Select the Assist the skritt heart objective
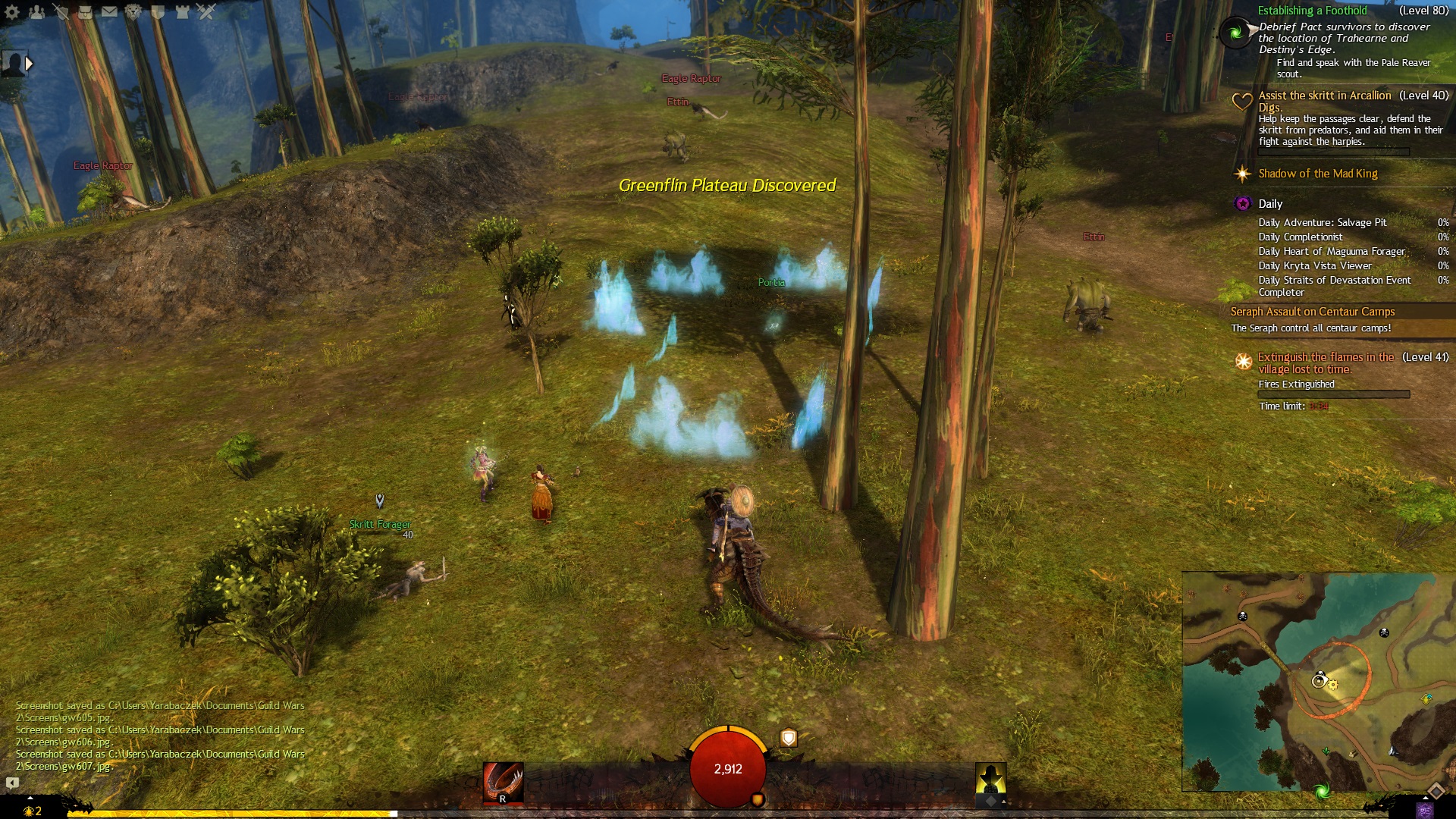This screenshot has height=819, width=1456. pos(1324,96)
